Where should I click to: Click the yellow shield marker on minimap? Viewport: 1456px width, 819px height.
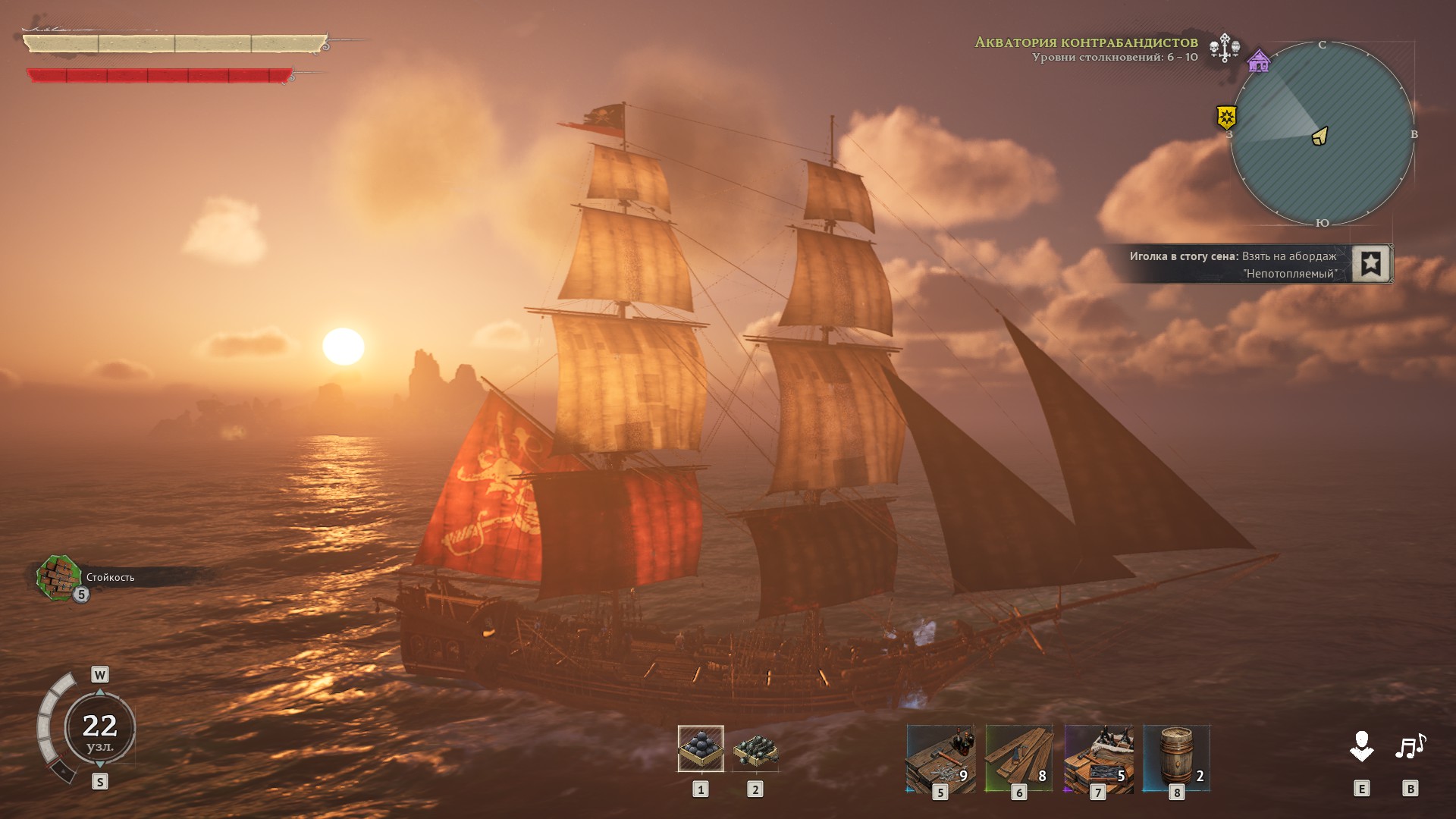click(x=1226, y=117)
